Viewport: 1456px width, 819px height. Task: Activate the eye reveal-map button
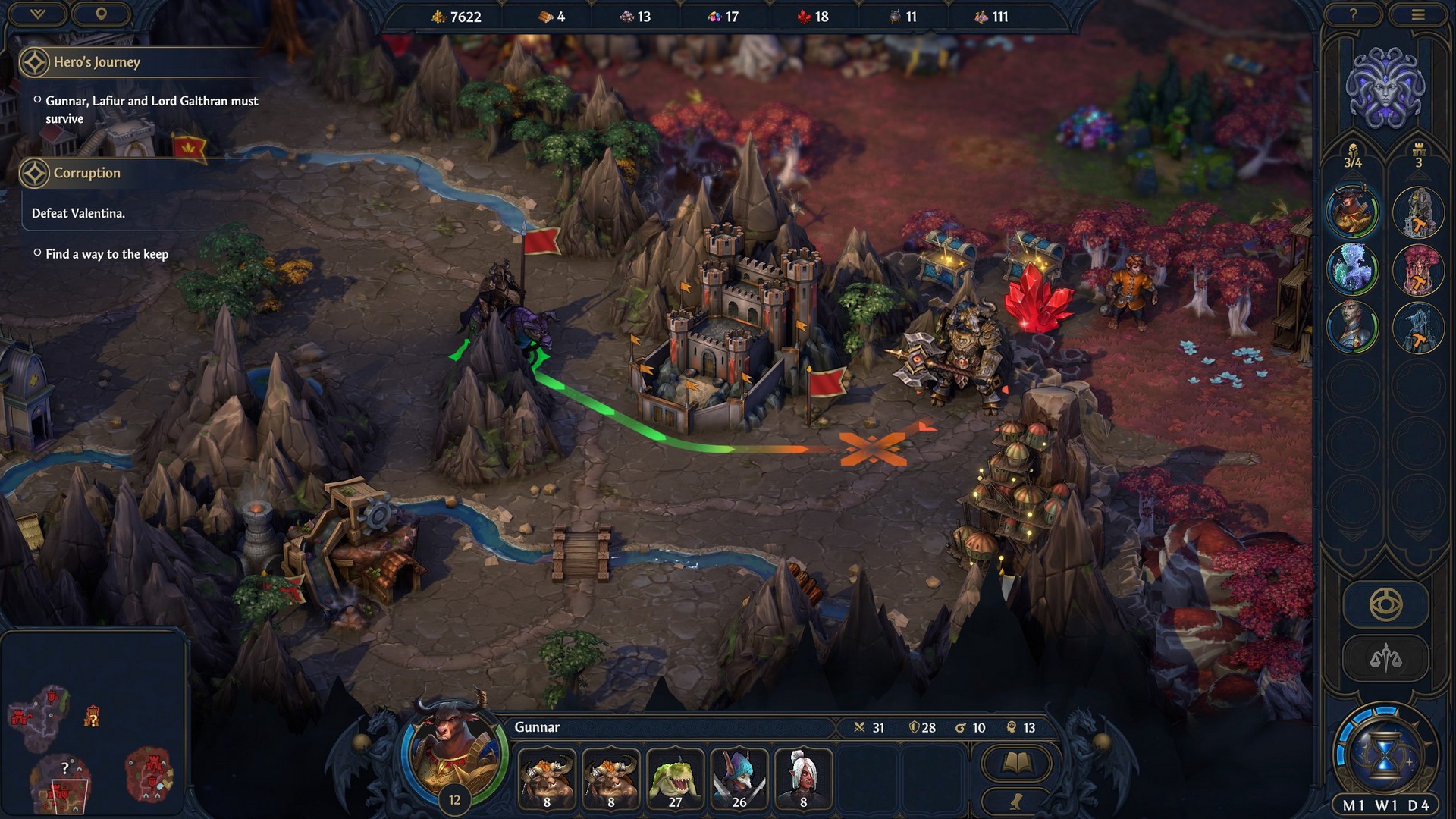1385,602
